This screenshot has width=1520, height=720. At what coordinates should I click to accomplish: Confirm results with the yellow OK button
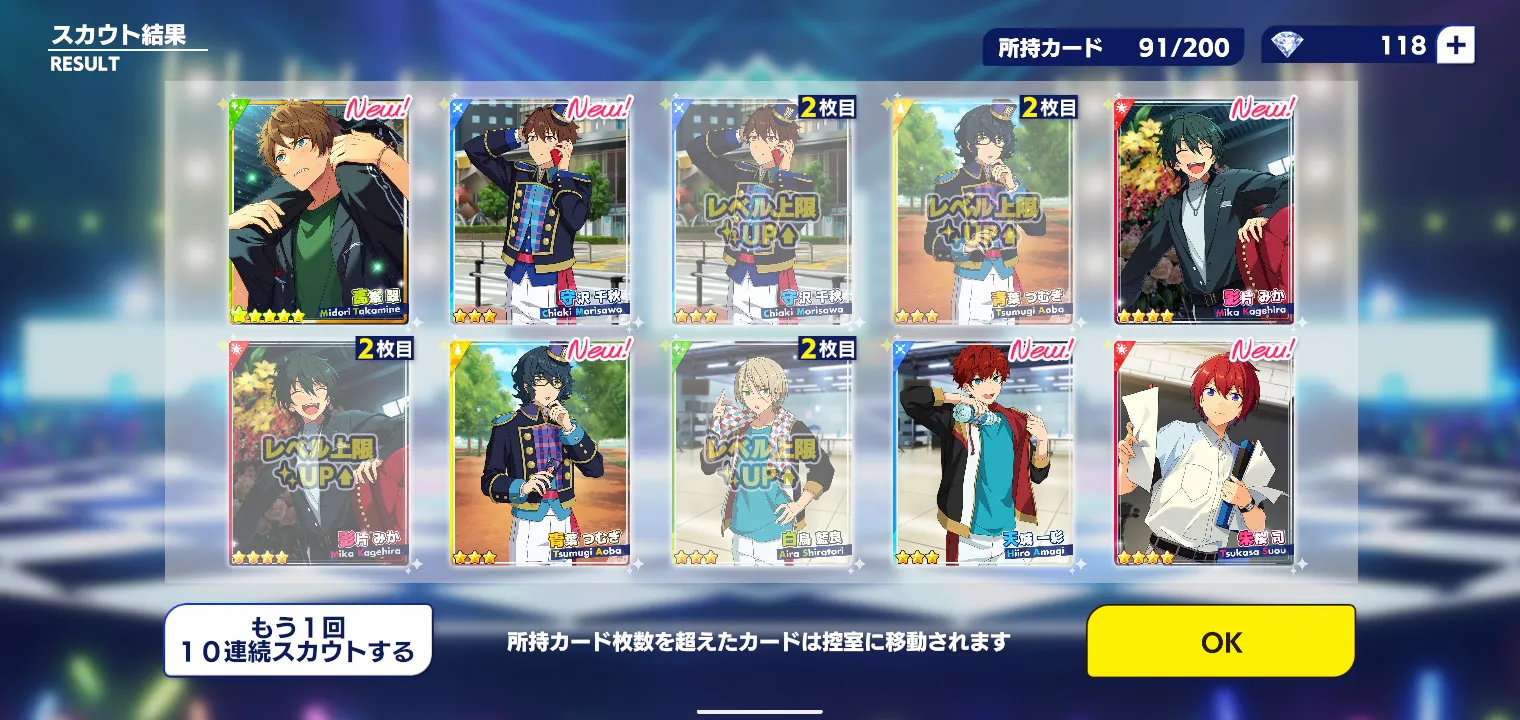pyautogui.click(x=1221, y=642)
